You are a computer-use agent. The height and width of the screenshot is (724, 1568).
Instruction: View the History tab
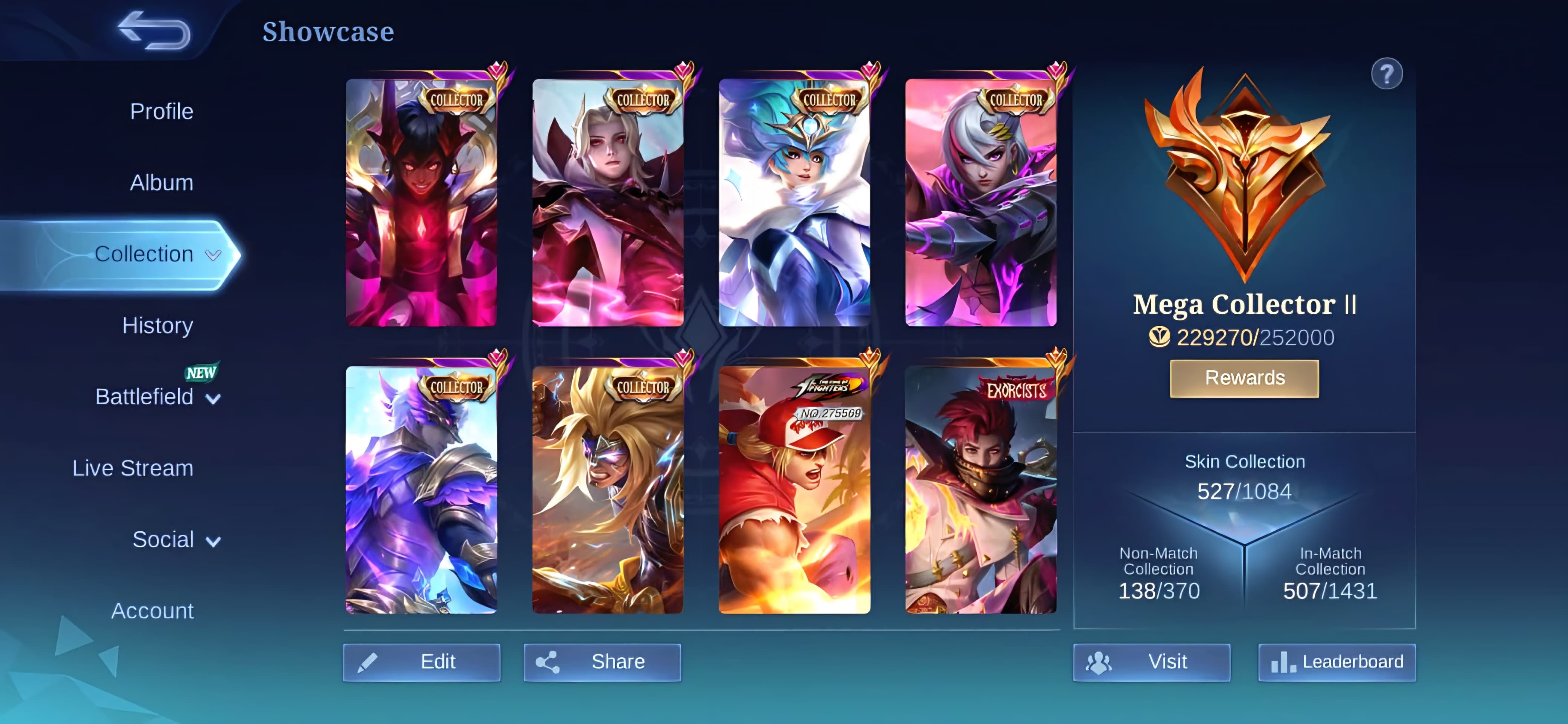(157, 325)
